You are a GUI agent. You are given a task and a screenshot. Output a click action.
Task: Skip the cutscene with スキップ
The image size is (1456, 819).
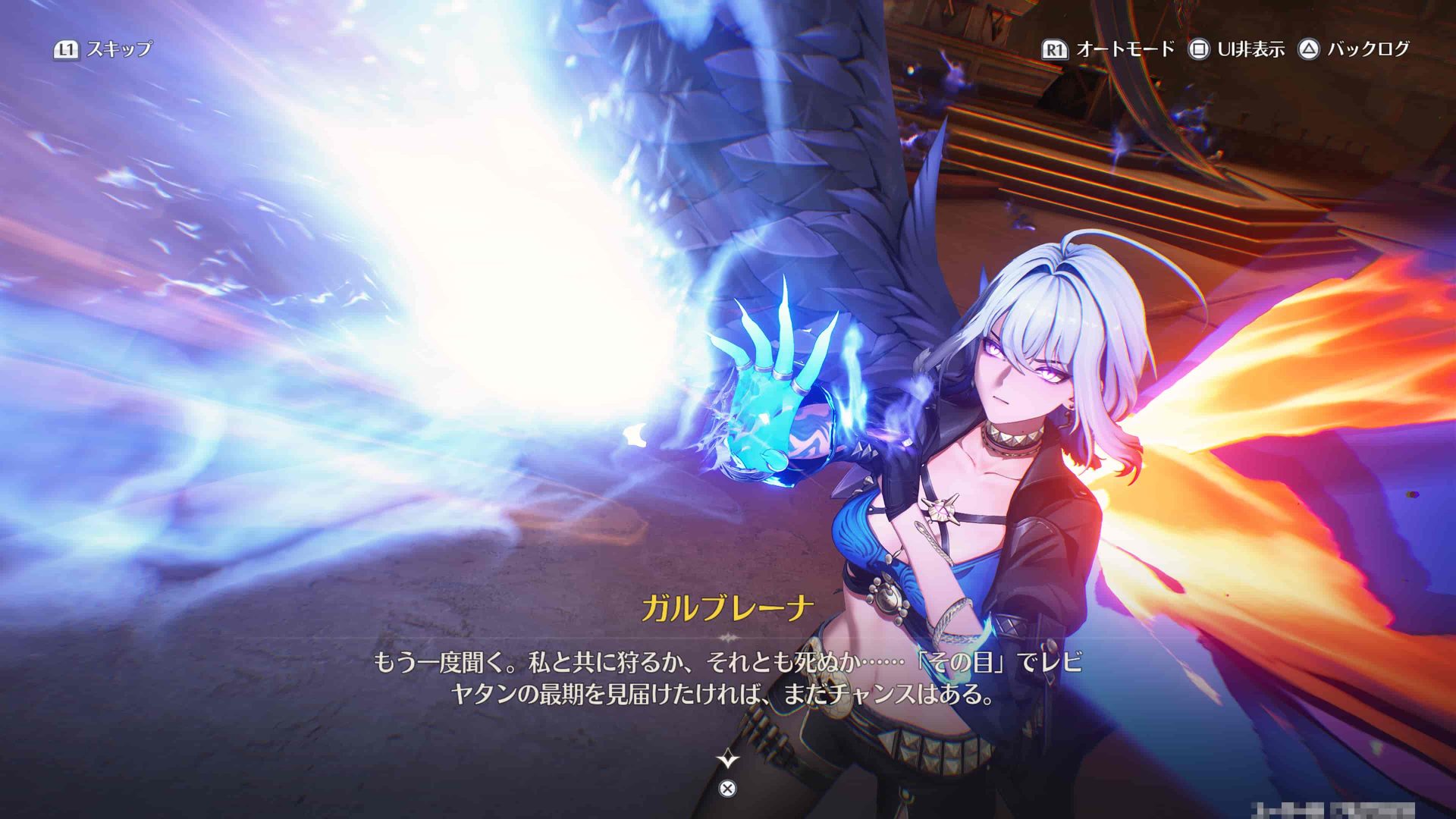103,49
